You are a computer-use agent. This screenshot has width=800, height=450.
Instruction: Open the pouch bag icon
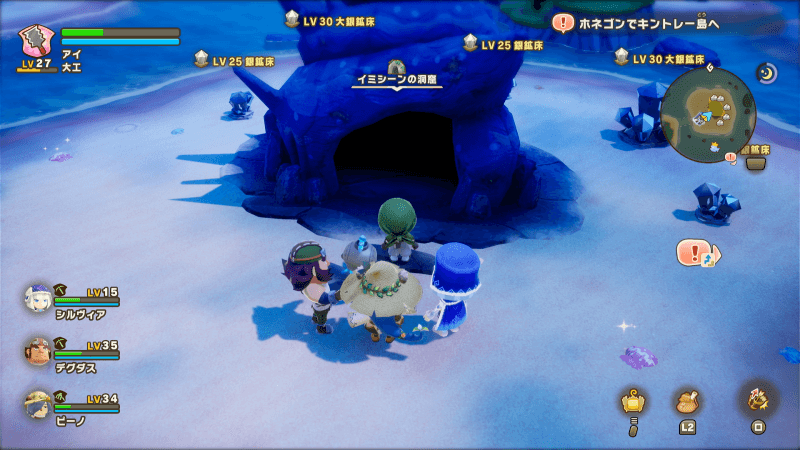click(x=687, y=402)
